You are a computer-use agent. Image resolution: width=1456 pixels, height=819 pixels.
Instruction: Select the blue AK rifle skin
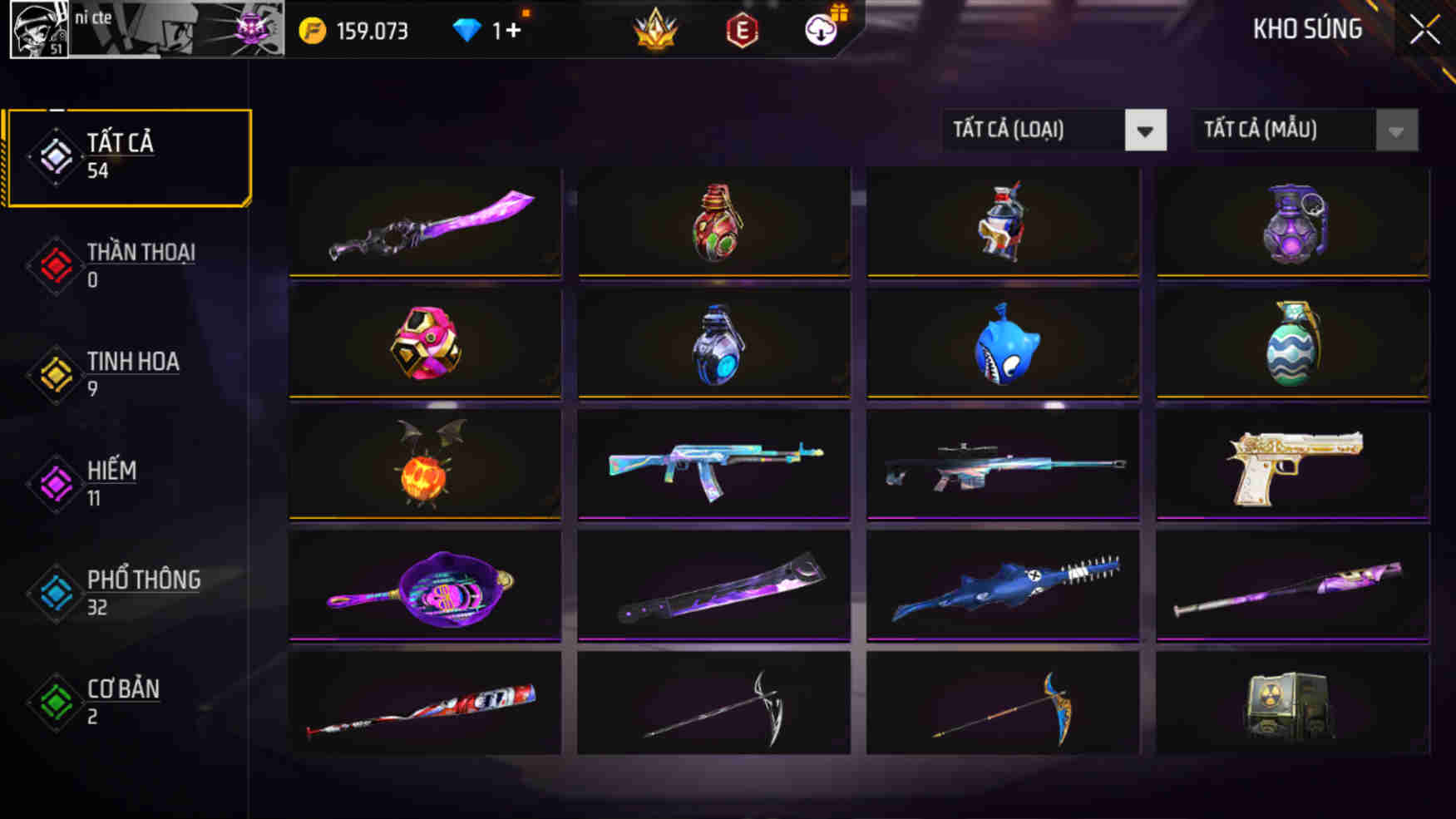click(713, 466)
